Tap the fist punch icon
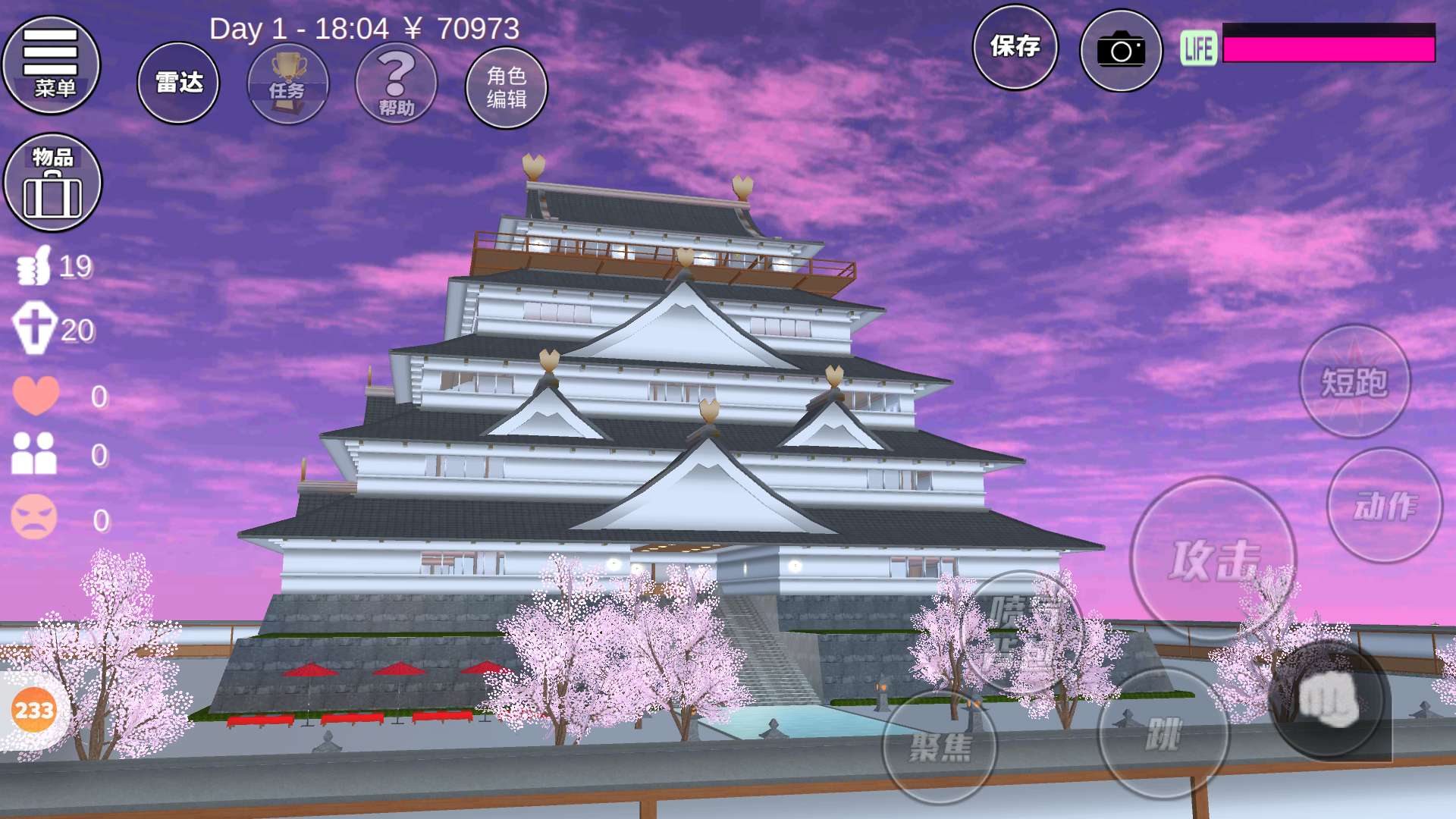The image size is (1456, 819). (1328, 699)
